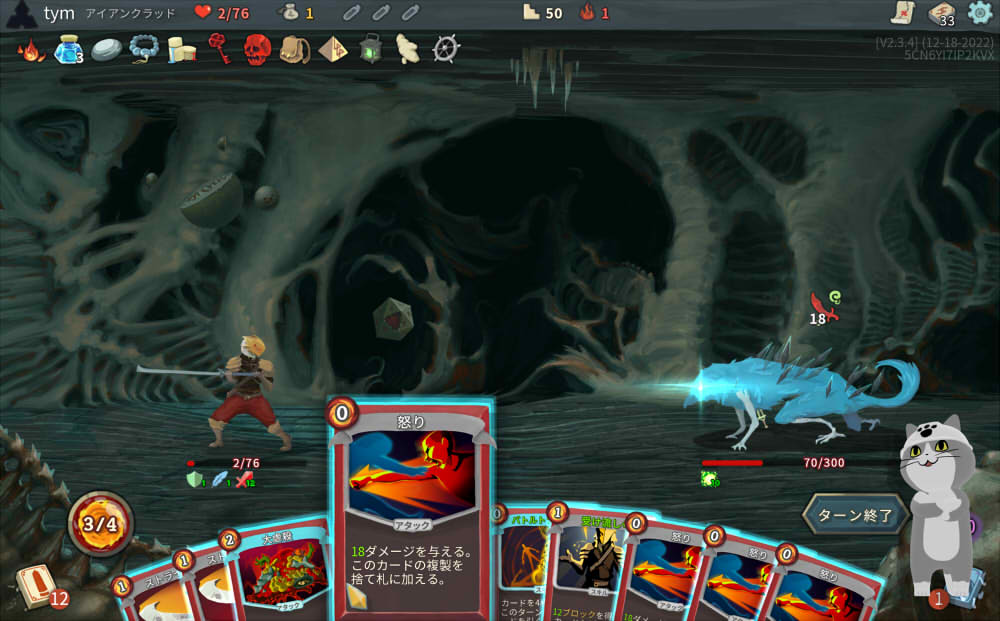Viewport: 1000px width, 621px height.
Task: End the turn with ターン終了 button
Action: coord(855,515)
